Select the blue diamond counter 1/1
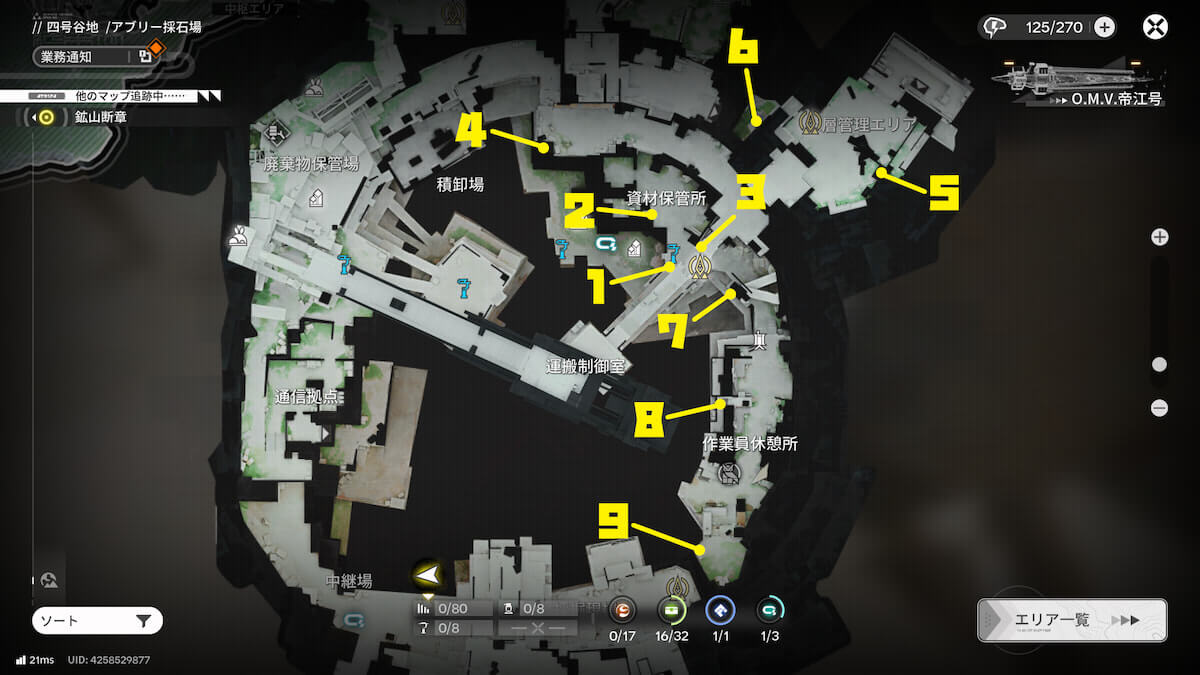The height and width of the screenshot is (675, 1200). point(720,610)
